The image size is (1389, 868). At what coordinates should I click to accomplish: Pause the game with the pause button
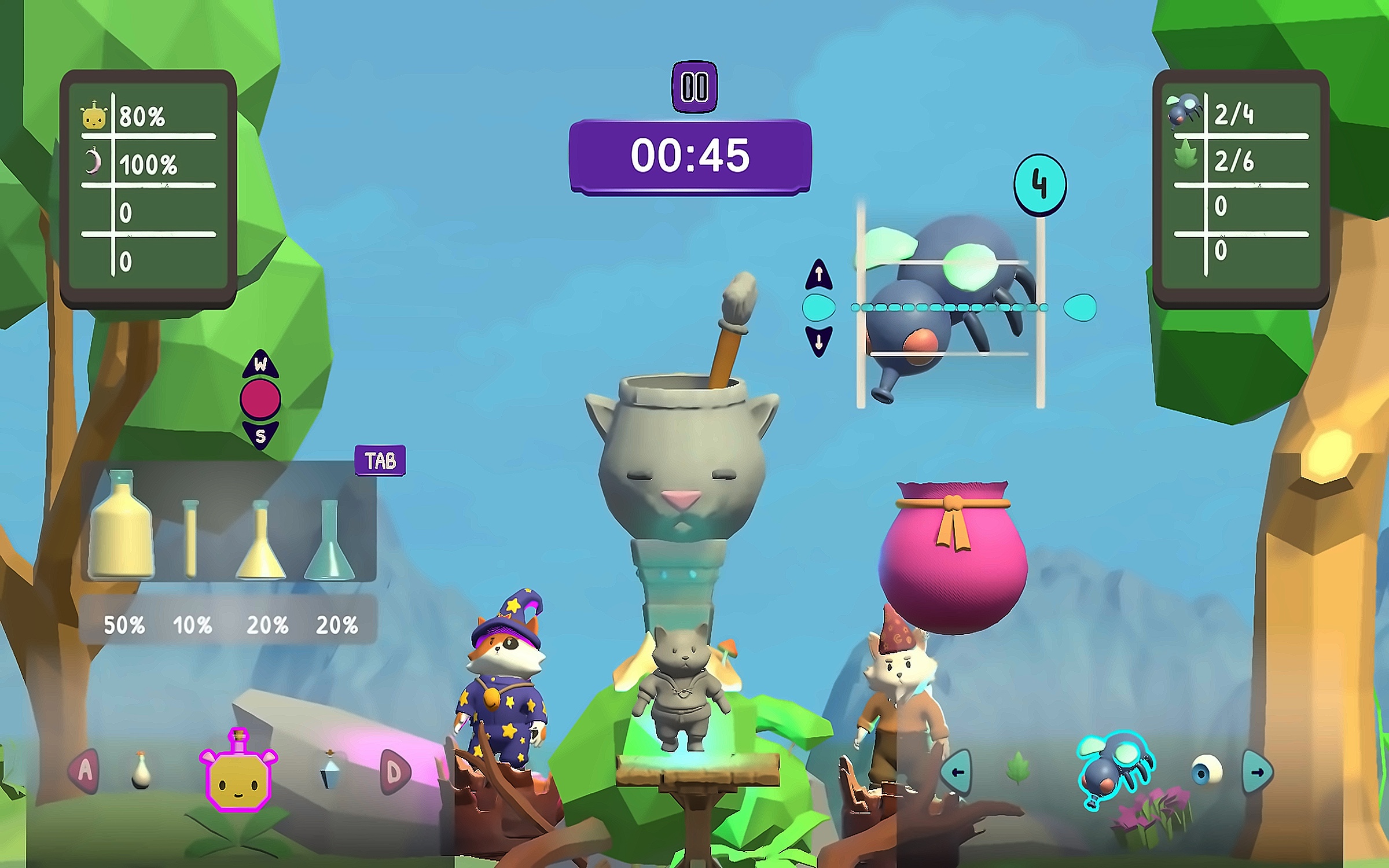click(694, 87)
